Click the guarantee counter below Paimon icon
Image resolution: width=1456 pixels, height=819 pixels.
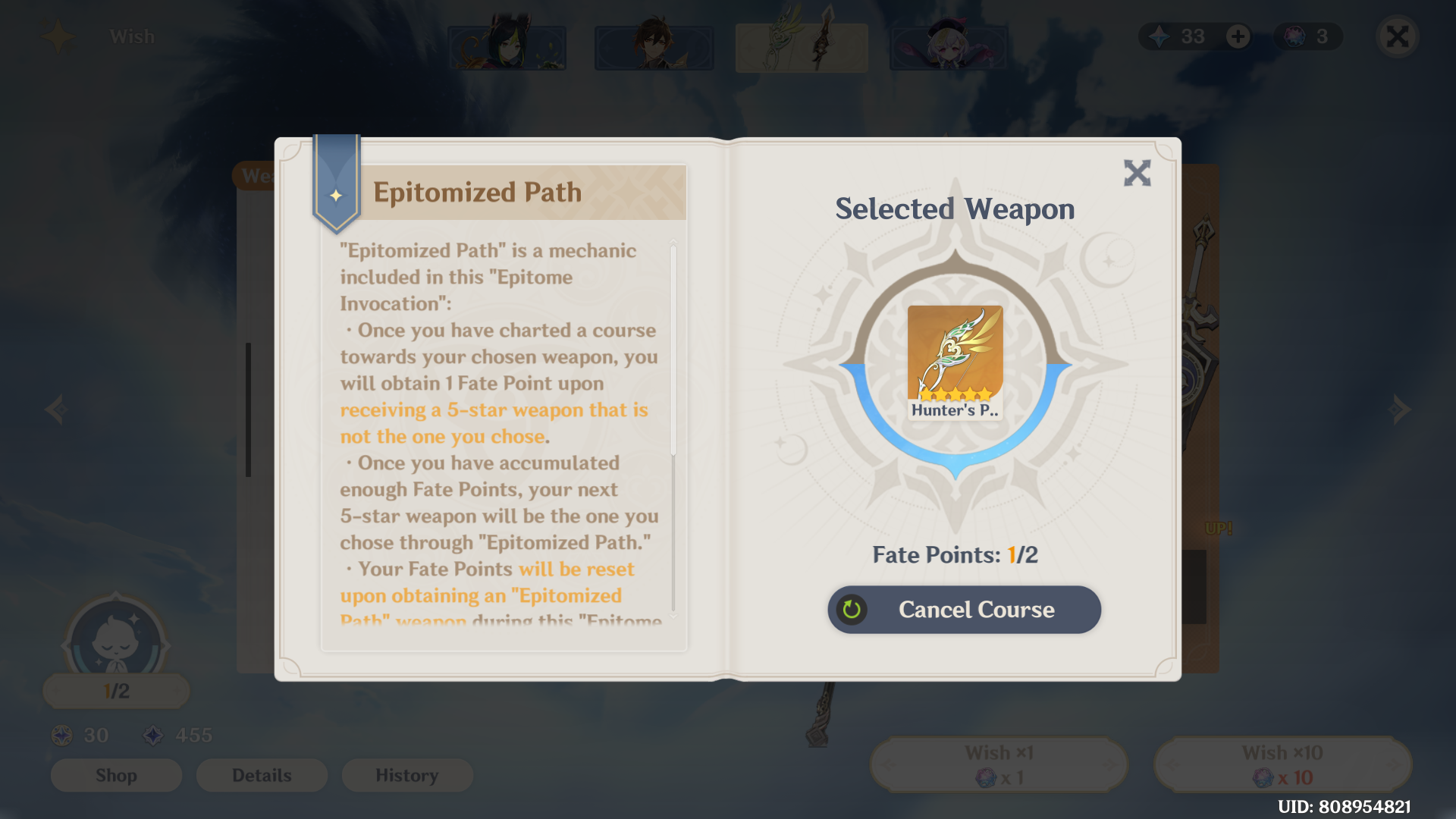point(115,690)
